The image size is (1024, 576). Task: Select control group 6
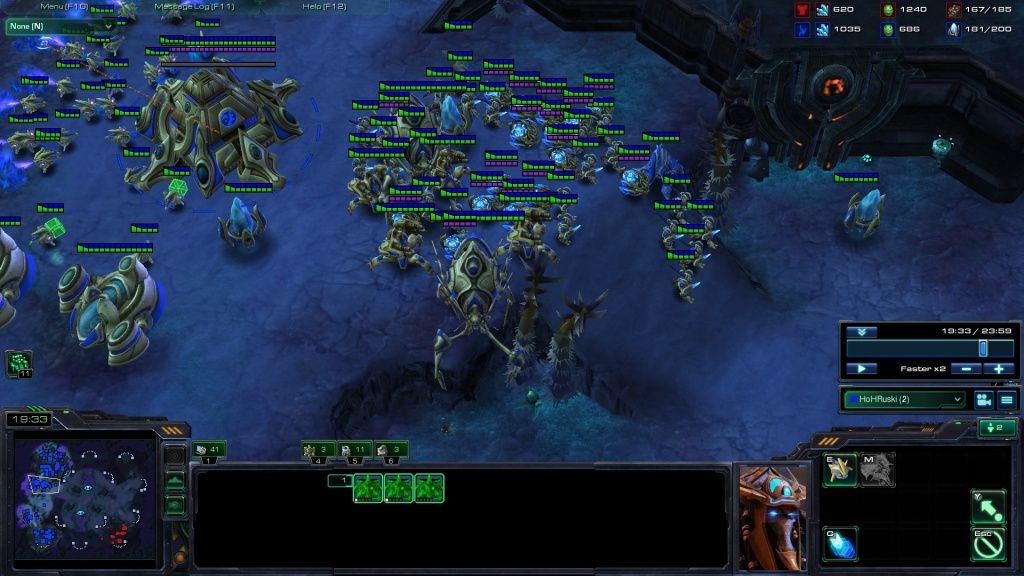click(x=391, y=451)
